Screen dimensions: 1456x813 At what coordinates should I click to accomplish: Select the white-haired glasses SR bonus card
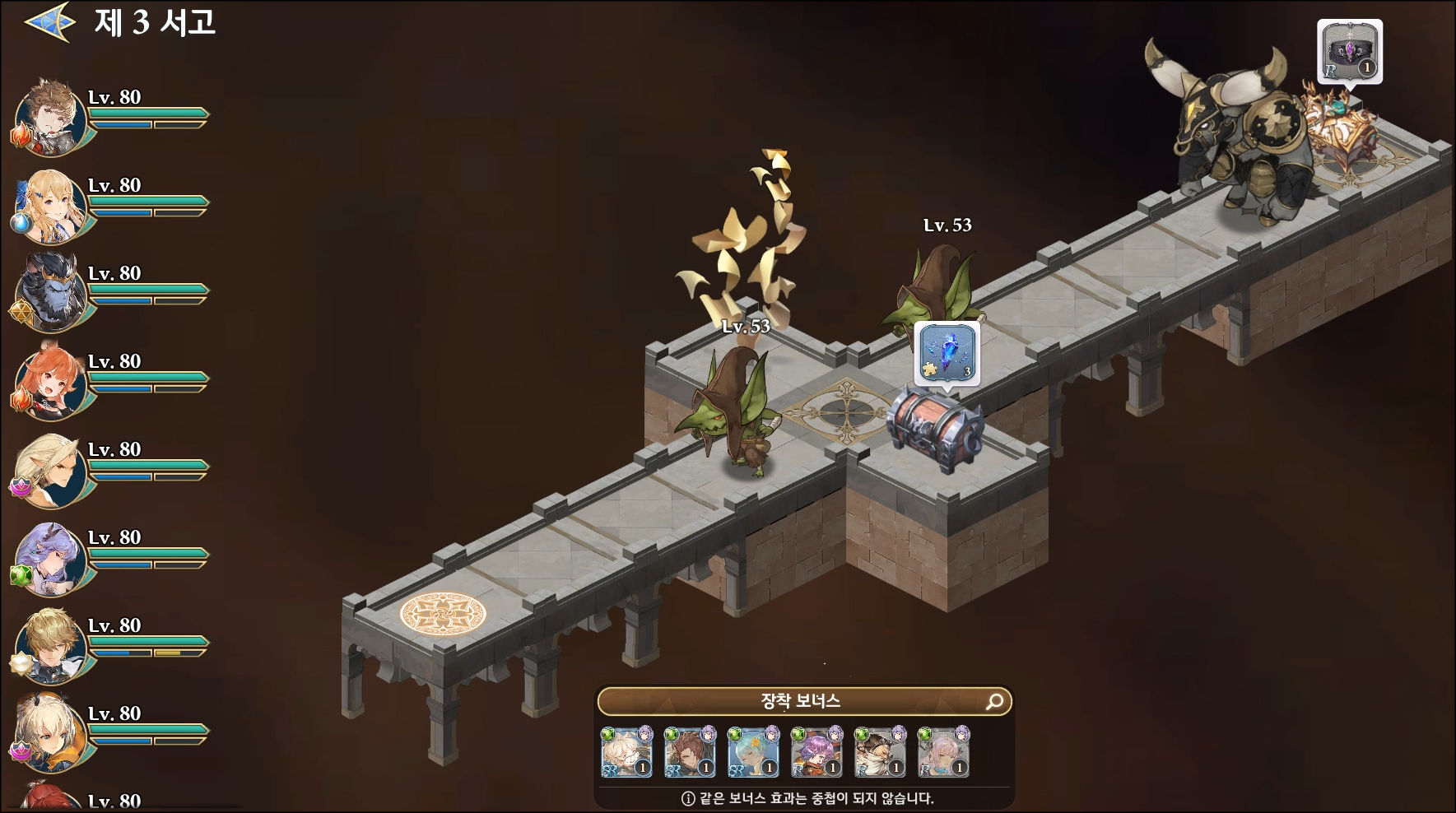[627, 752]
